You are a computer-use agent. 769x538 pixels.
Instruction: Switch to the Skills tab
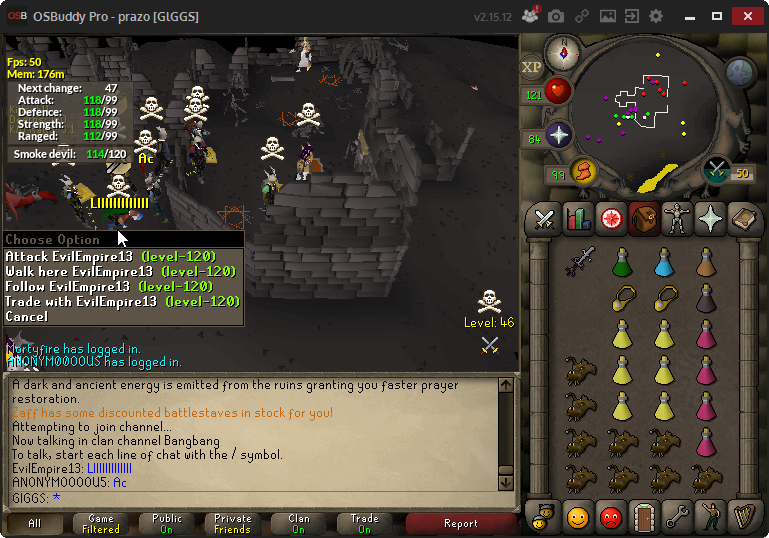578,218
